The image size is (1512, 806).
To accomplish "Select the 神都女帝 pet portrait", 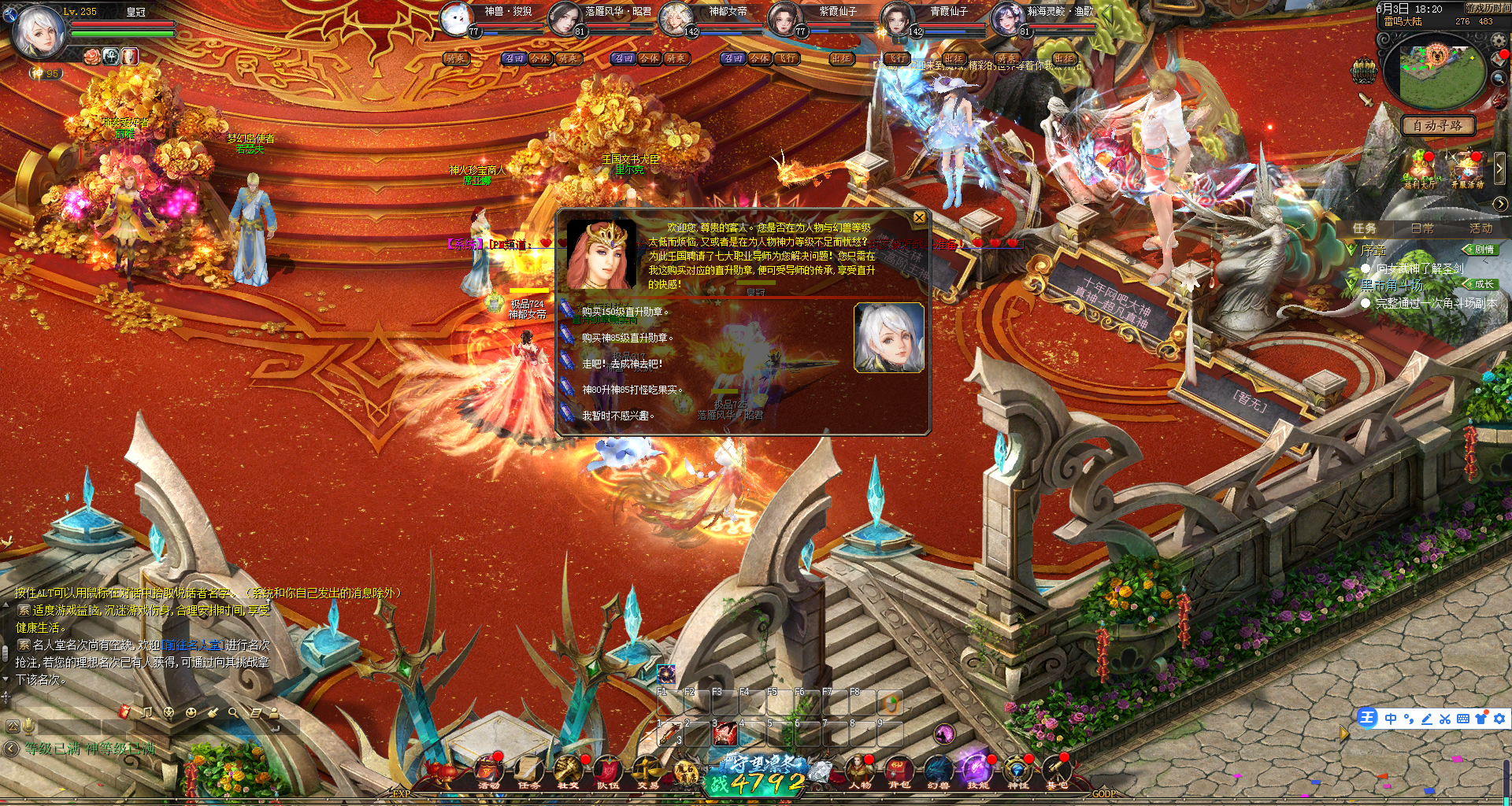I will (x=676, y=19).
